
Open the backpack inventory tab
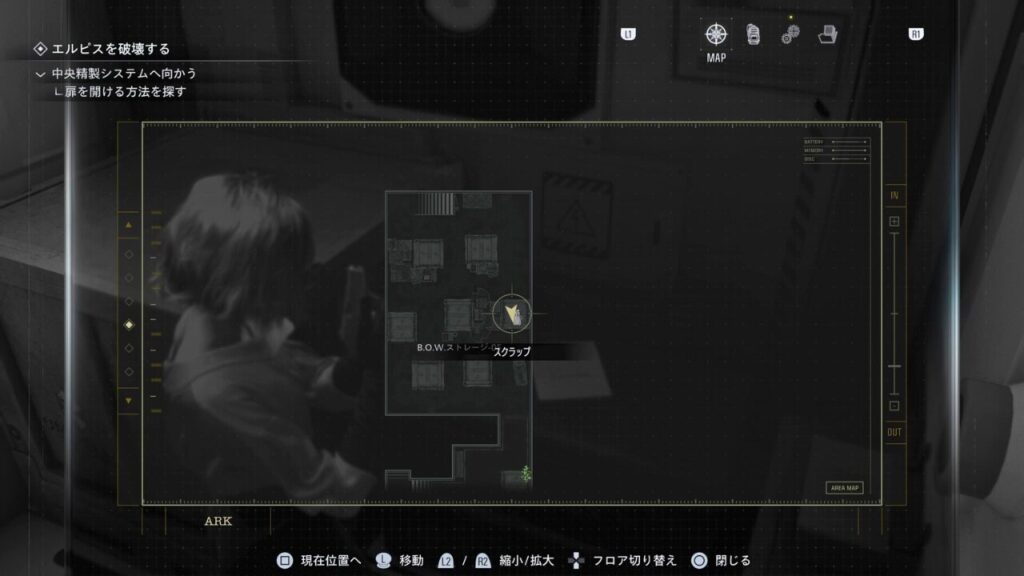(x=753, y=35)
